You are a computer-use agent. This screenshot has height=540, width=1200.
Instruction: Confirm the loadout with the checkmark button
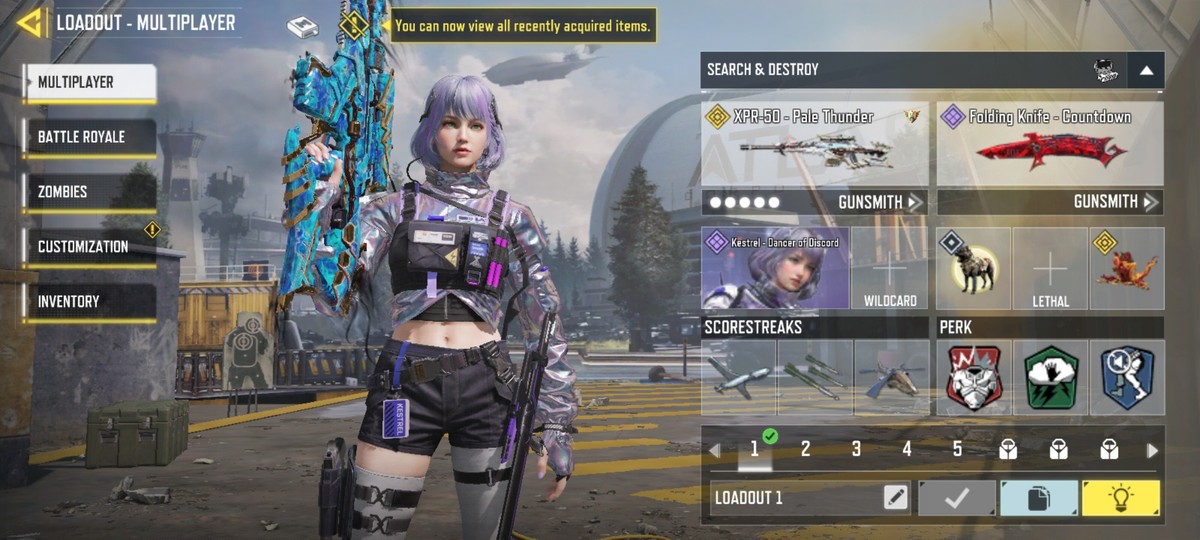pos(957,498)
